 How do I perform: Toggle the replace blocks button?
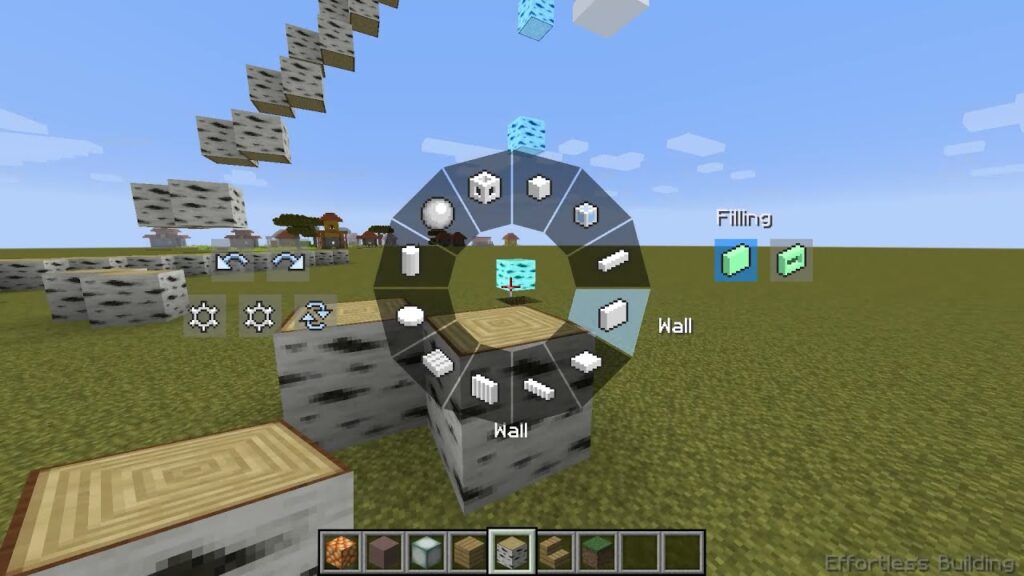coord(313,316)
